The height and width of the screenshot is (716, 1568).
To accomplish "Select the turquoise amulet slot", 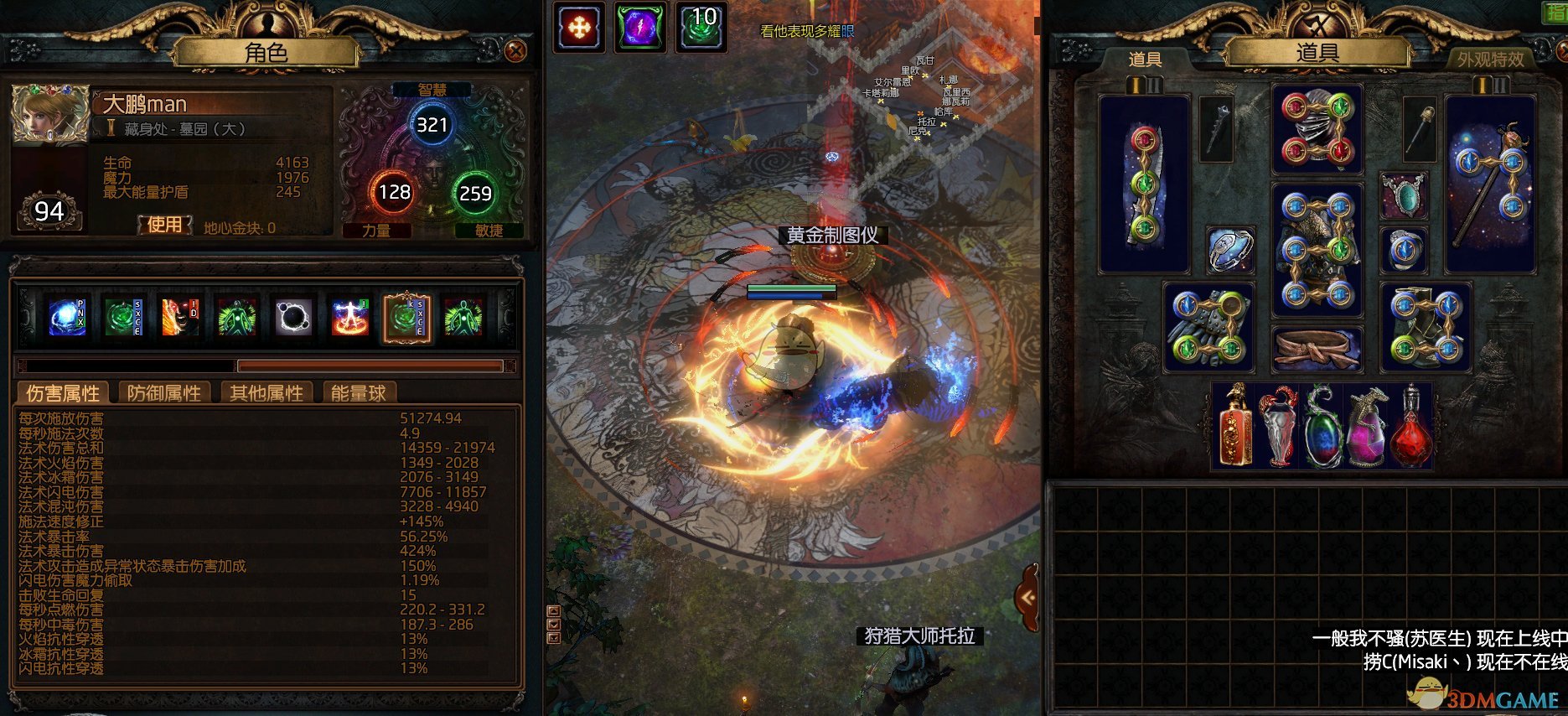I will [x=1404, y=196].
